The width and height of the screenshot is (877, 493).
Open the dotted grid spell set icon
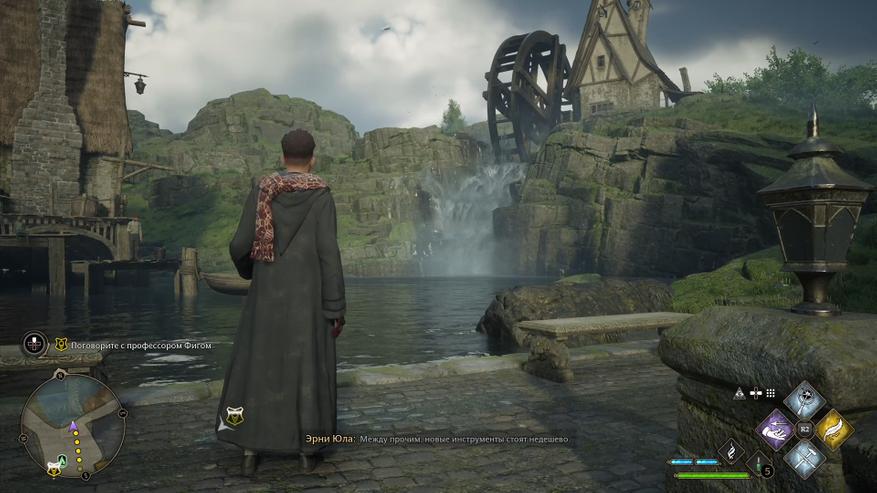(771, 394)
